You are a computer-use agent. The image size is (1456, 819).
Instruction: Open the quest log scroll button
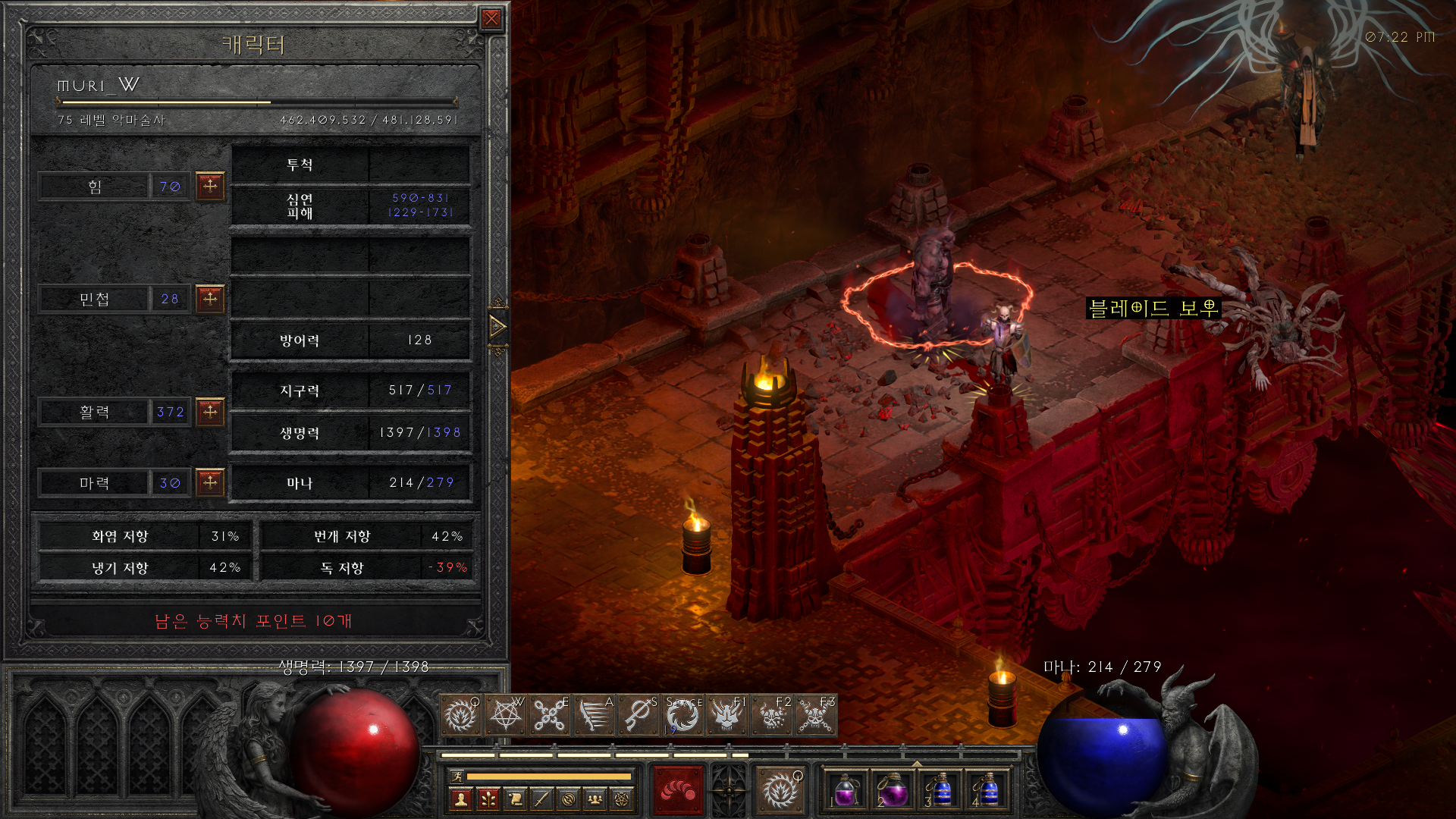(x=515, y=799)
